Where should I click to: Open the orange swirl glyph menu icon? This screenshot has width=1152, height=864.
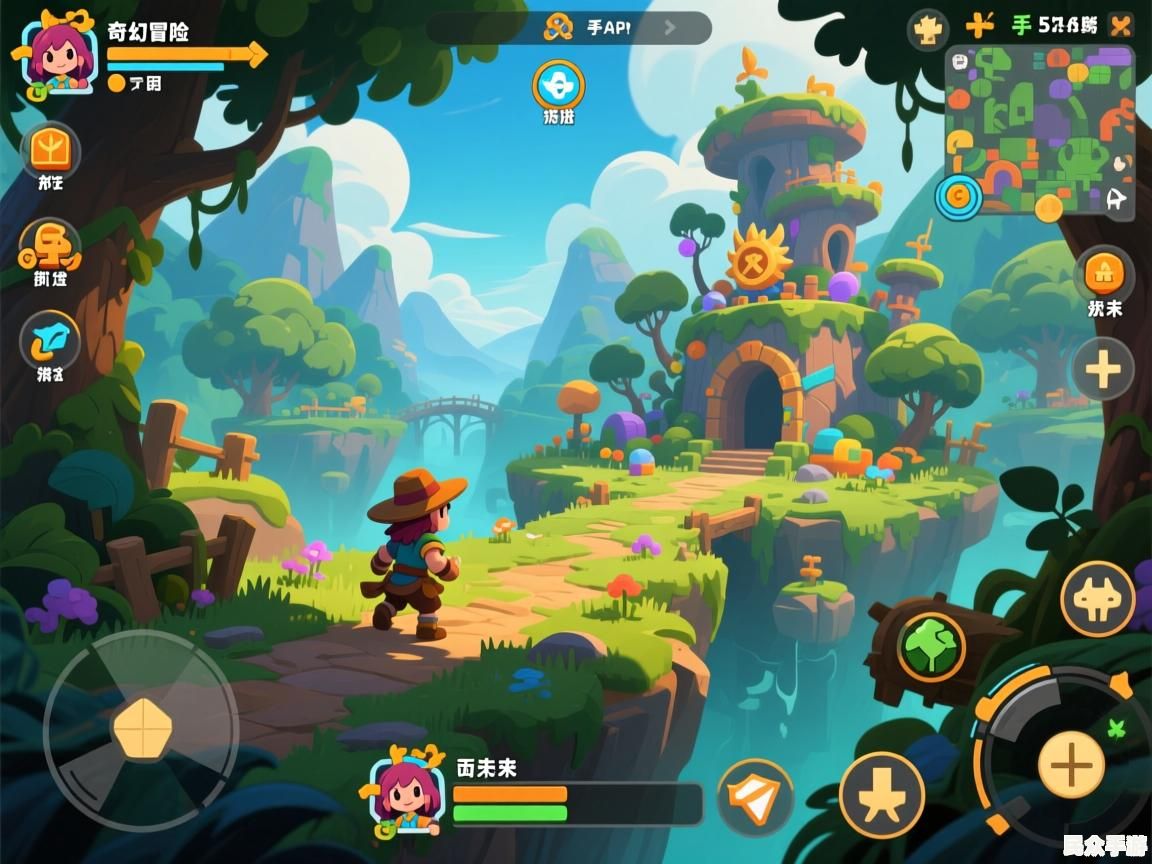click(x=50, y=245)
